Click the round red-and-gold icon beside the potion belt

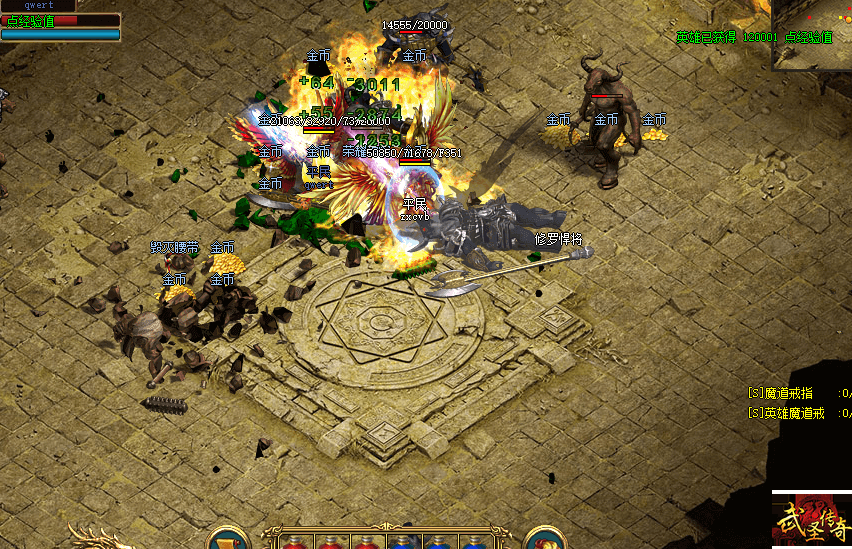545,540
